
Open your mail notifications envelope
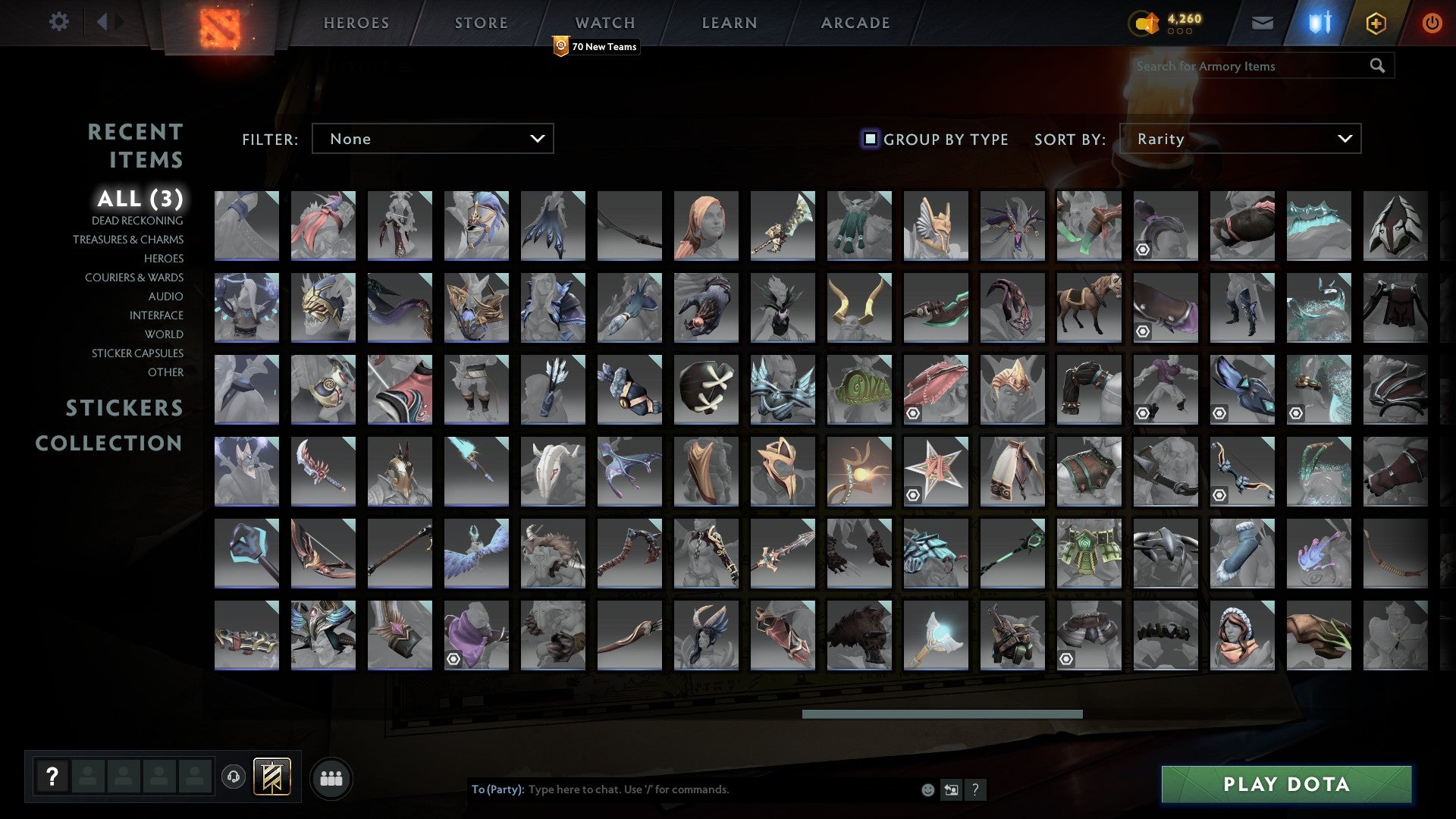tap(1262, 23)
